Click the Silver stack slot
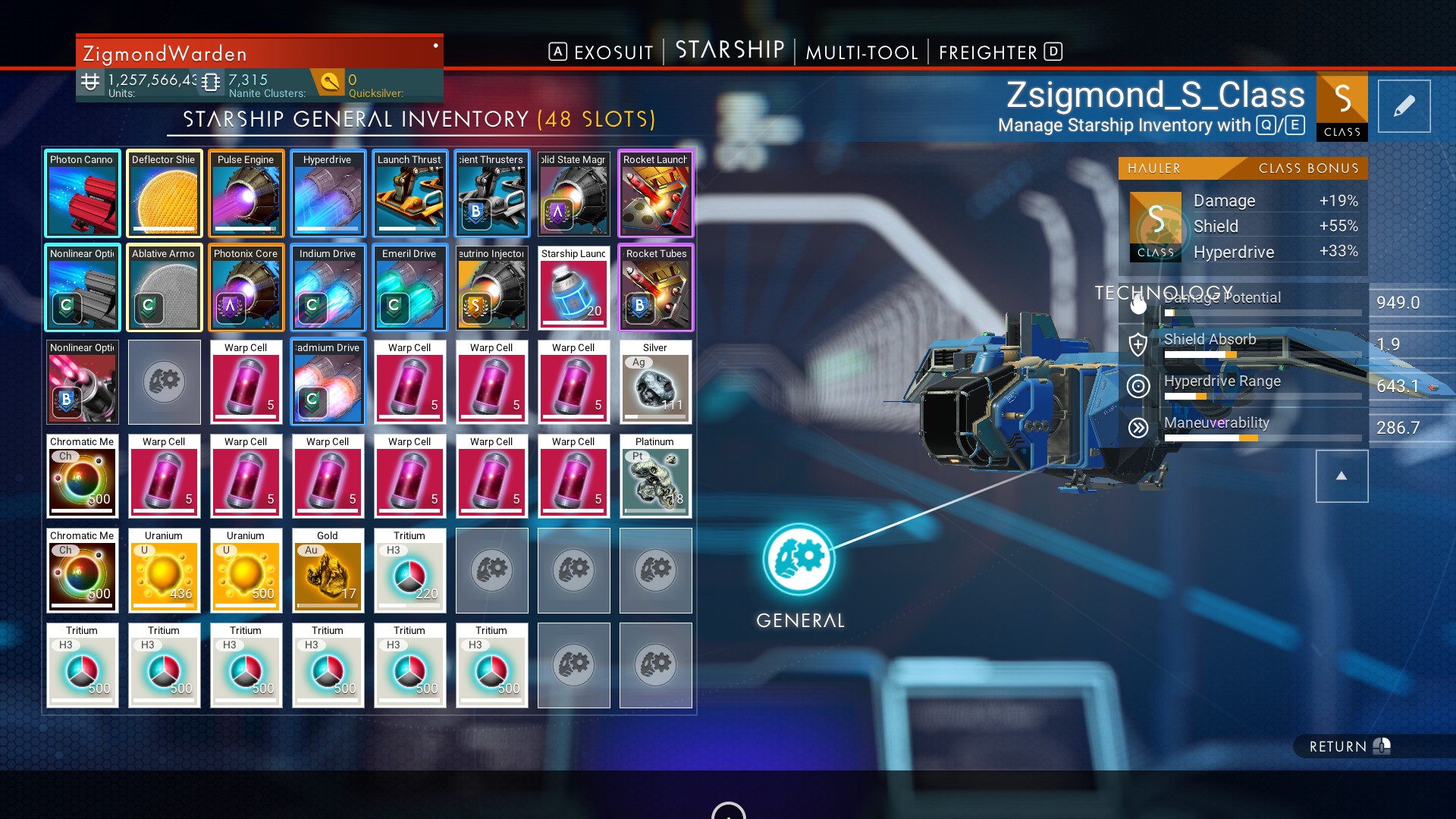This screenshot has height=819, width=1456. [x=655, y=382]
